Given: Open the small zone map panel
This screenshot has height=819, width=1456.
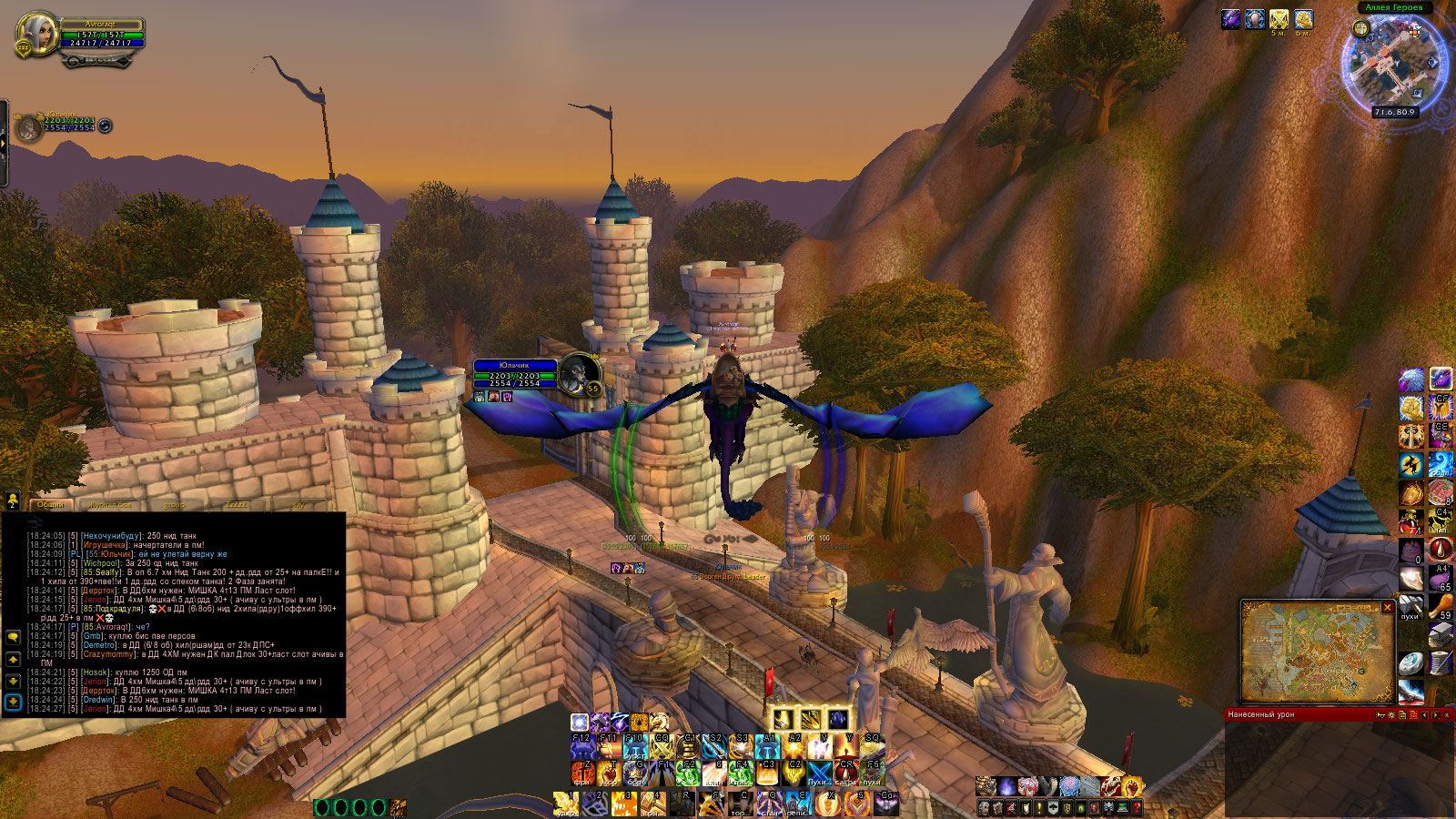Looking at the screenshot, I should [1317, 652].
